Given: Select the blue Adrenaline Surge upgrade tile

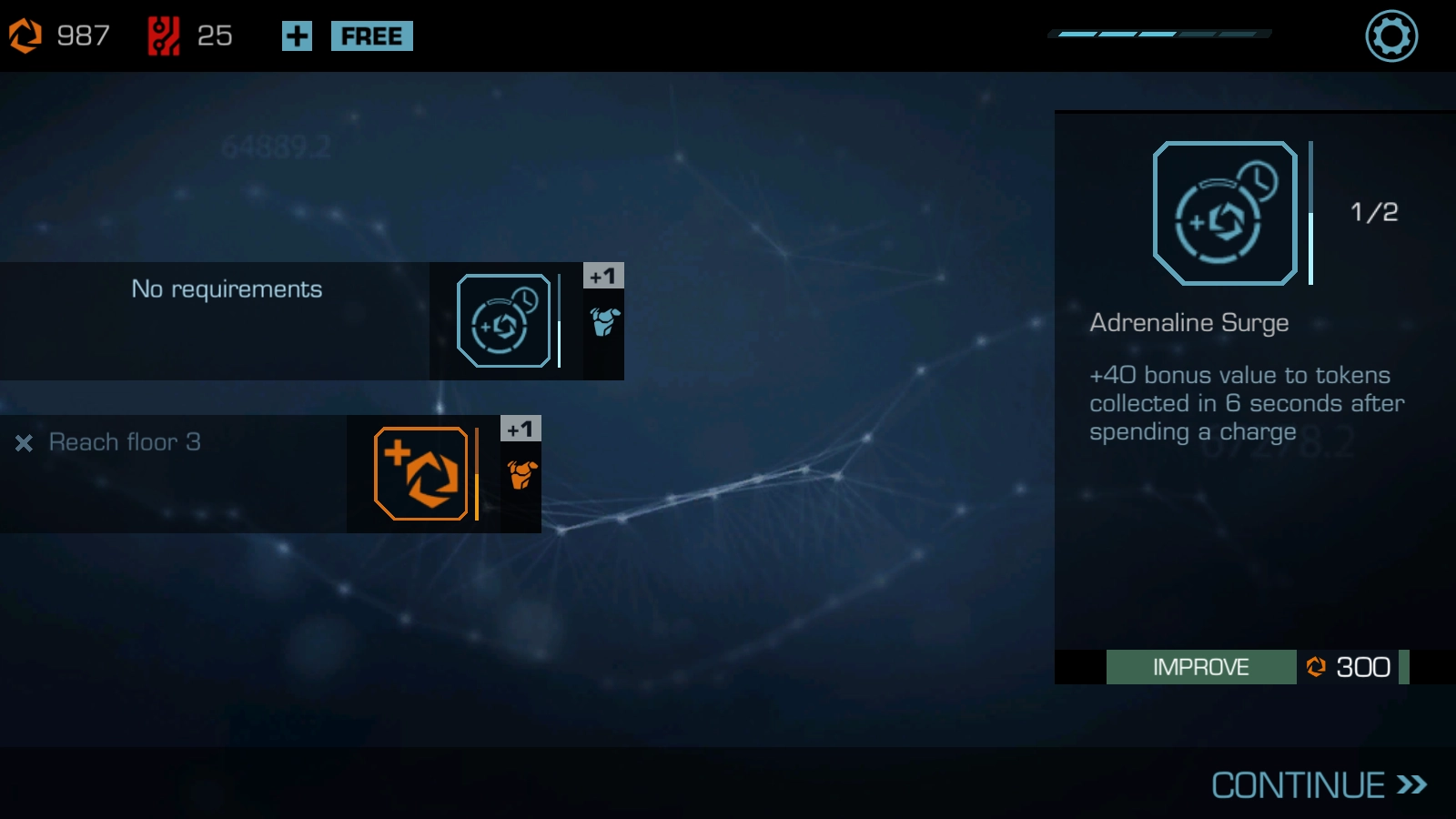Looking at the screenshot, I should pos(503,321).
